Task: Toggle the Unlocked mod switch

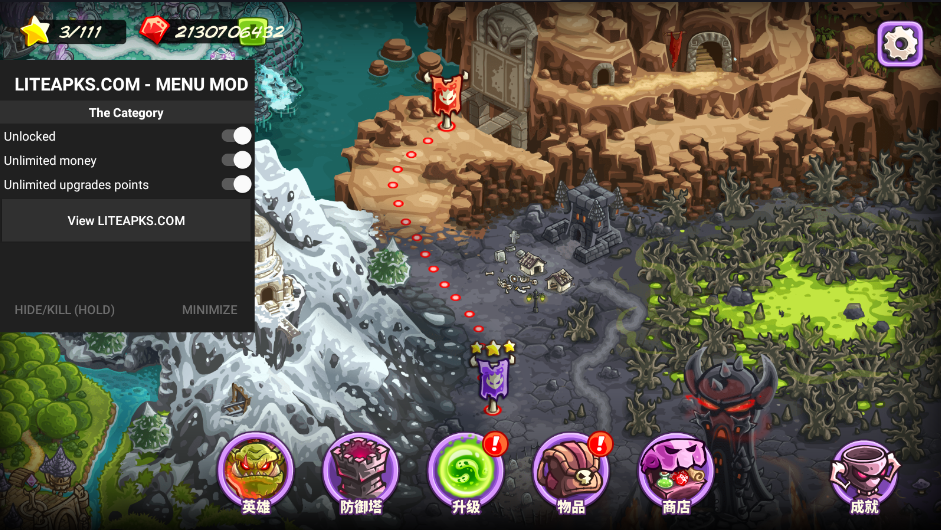Action: point(237,136)
